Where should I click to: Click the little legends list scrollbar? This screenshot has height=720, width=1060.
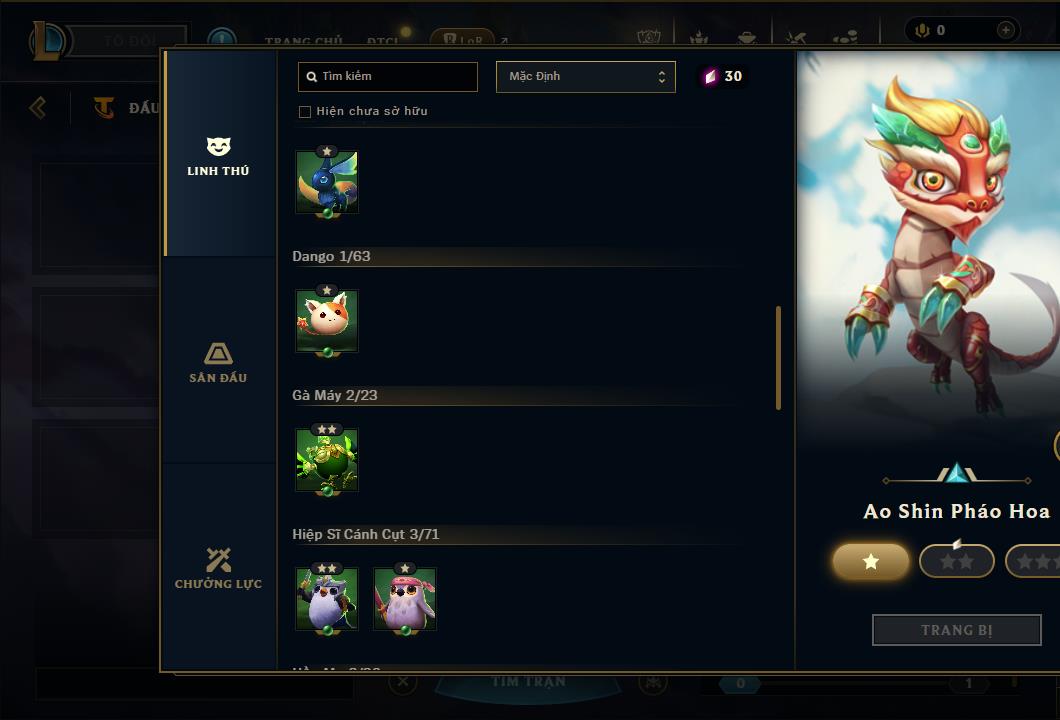(x=778, y=357)
